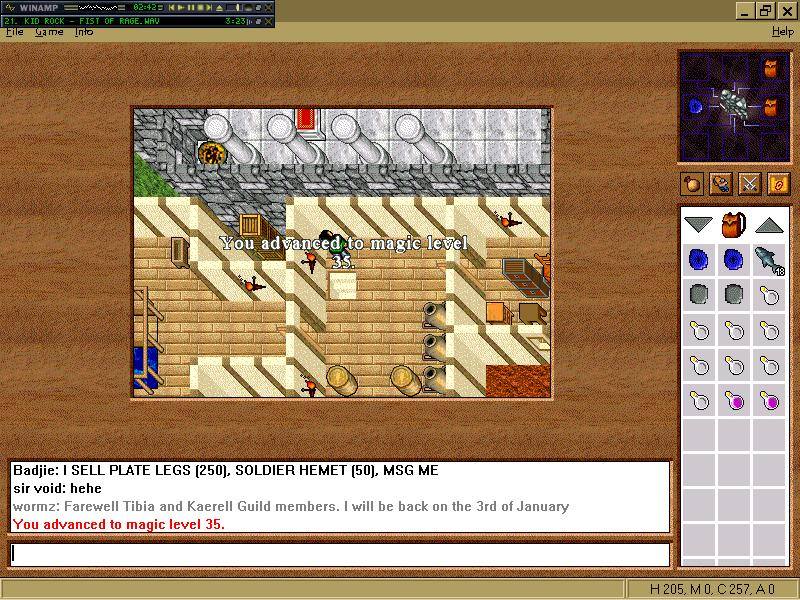This screenshot has height=600, width=800.
Task: Click the backpack icon in container header
Action: [734, 224]
